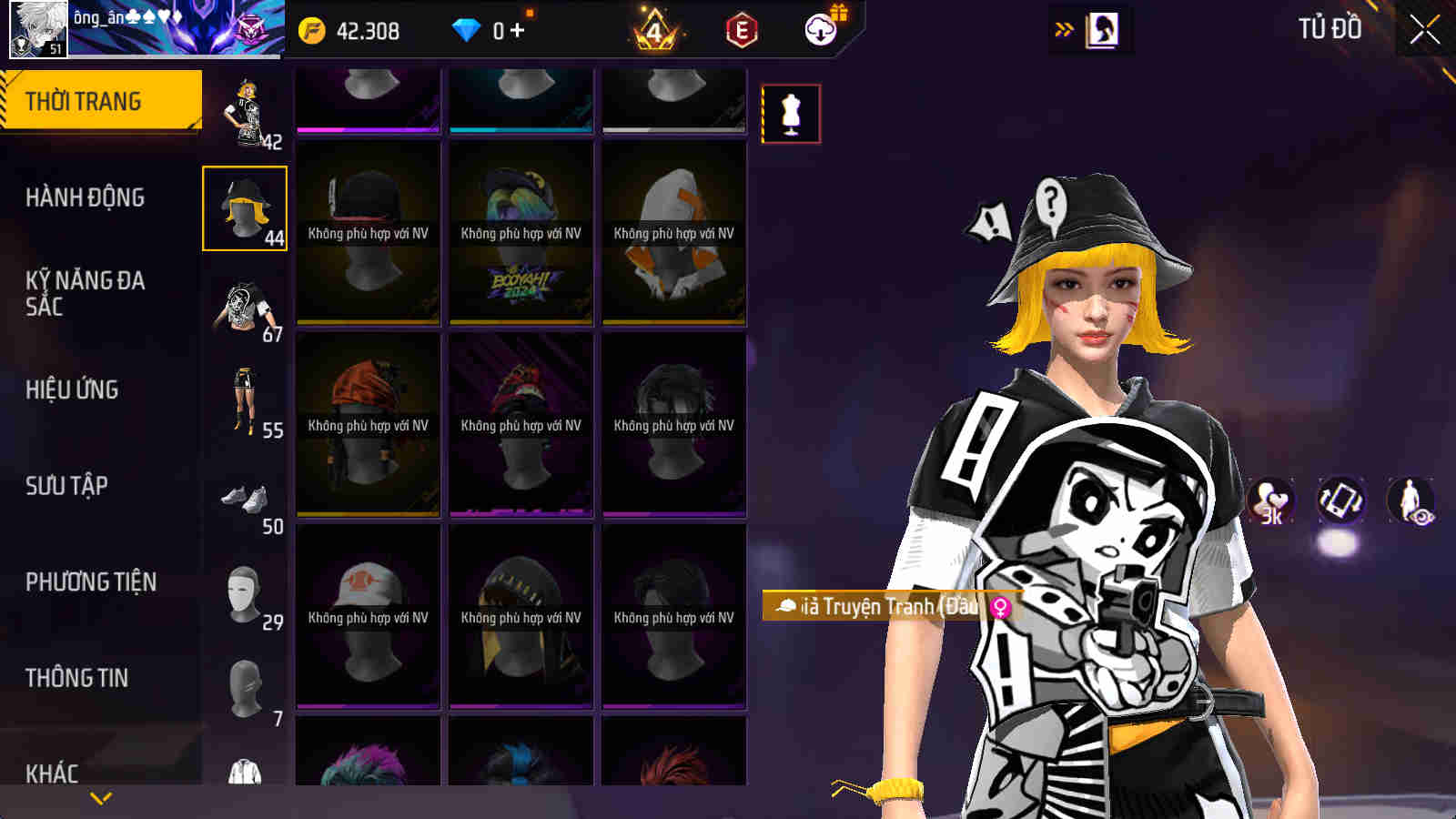This screenshot has height=819, width=1456.
Task: Select the equipped bucket hat thumbnail marked 44
Action: tap(243, 209)
